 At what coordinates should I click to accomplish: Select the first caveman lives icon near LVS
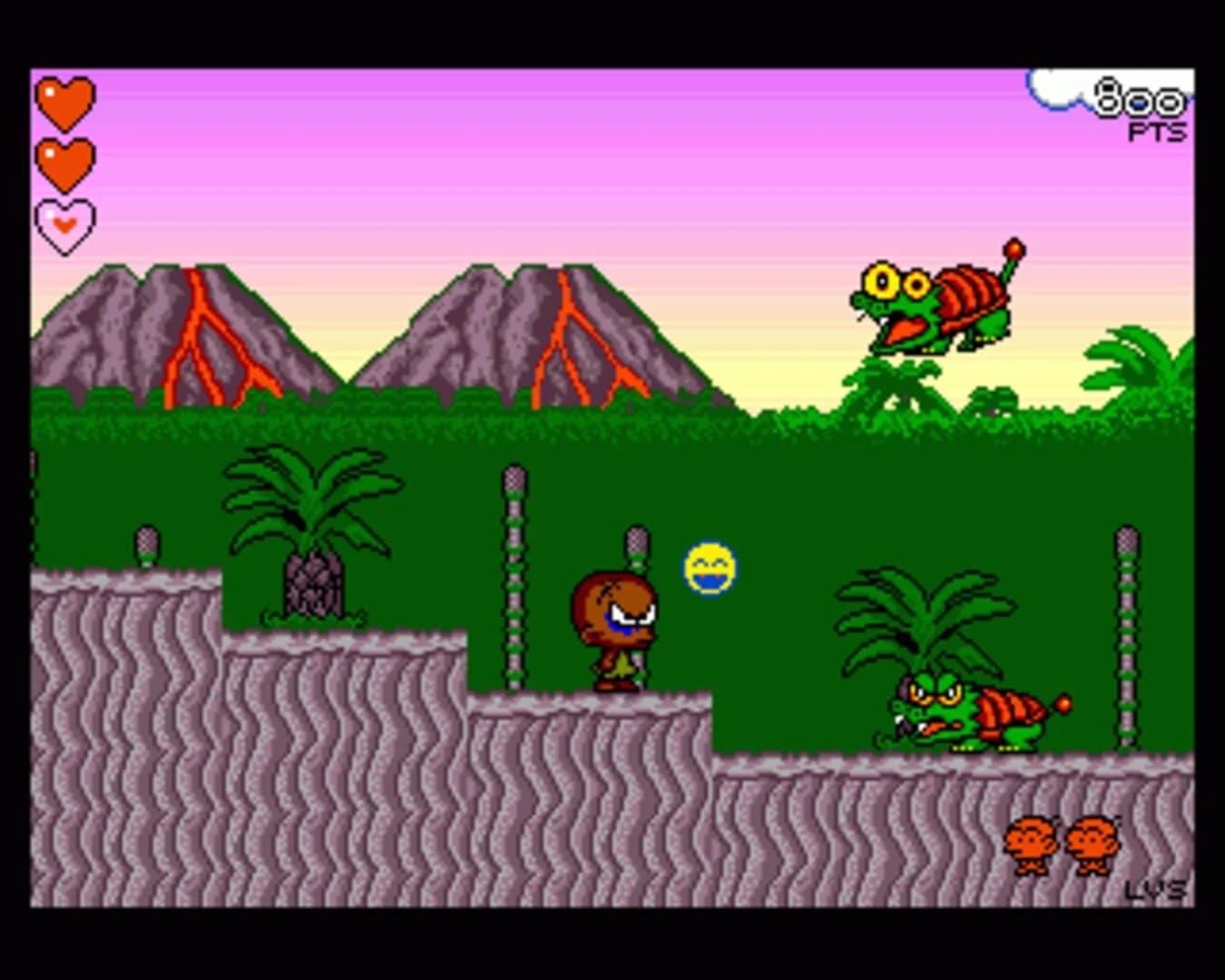click(x=1030, y=843)
